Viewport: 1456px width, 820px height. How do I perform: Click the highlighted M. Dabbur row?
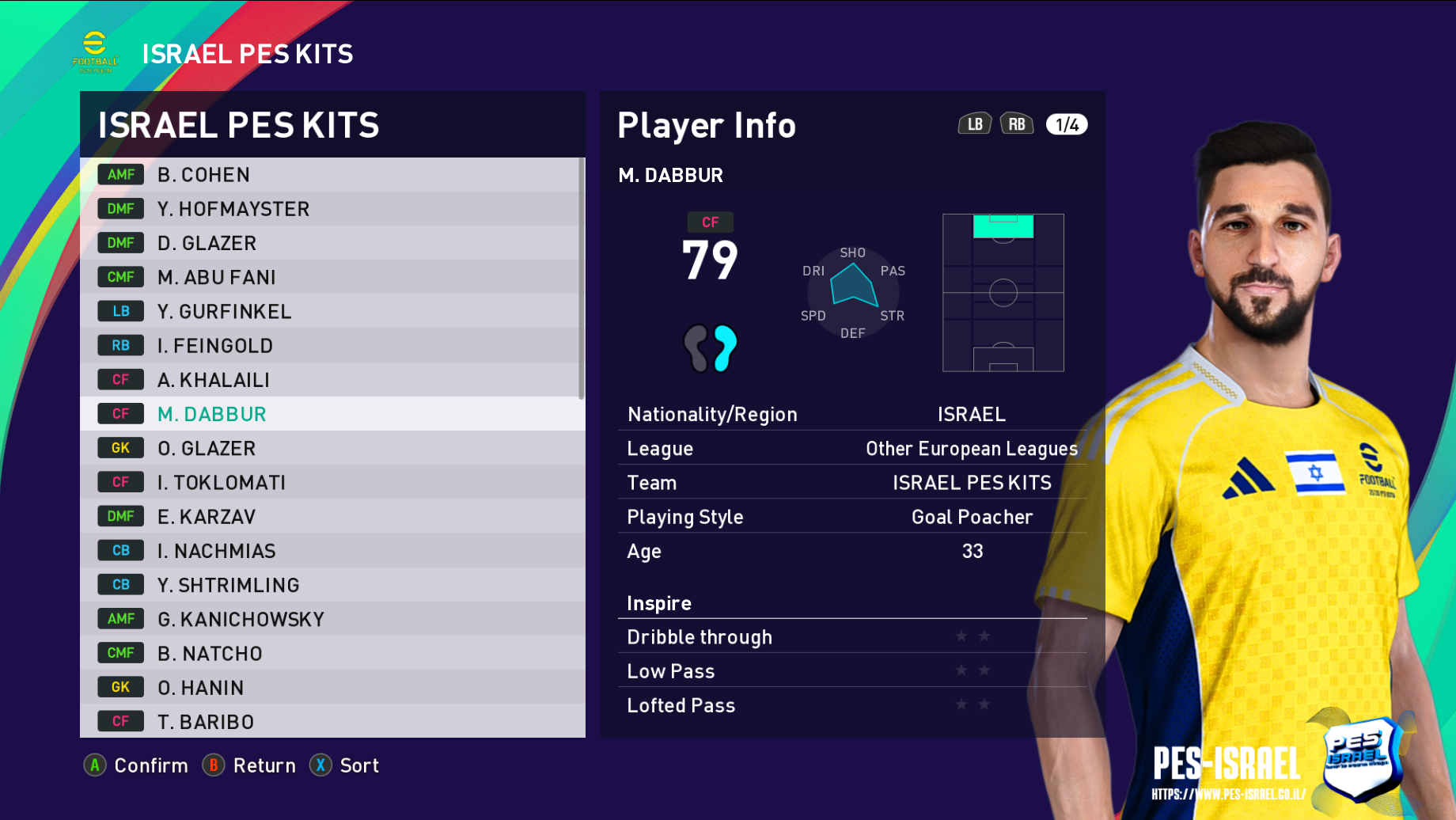[332, 414]
